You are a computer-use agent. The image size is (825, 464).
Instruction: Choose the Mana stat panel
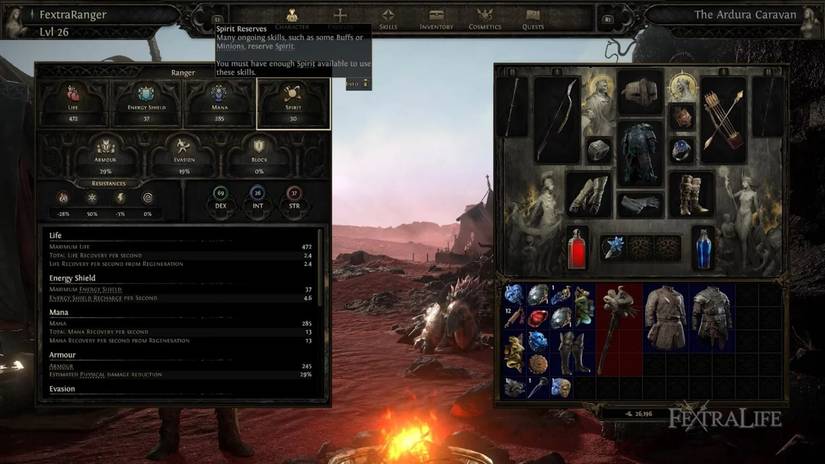point(220,104)
